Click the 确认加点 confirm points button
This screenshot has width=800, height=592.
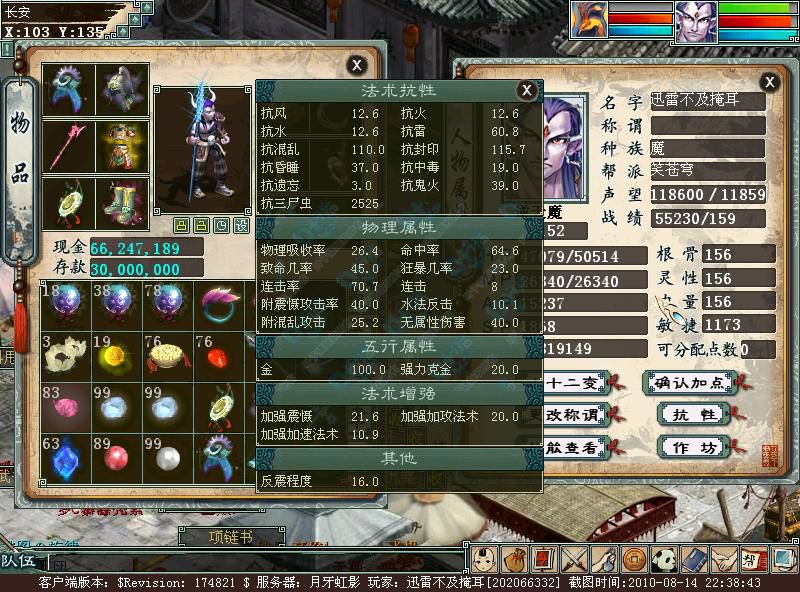688,382
